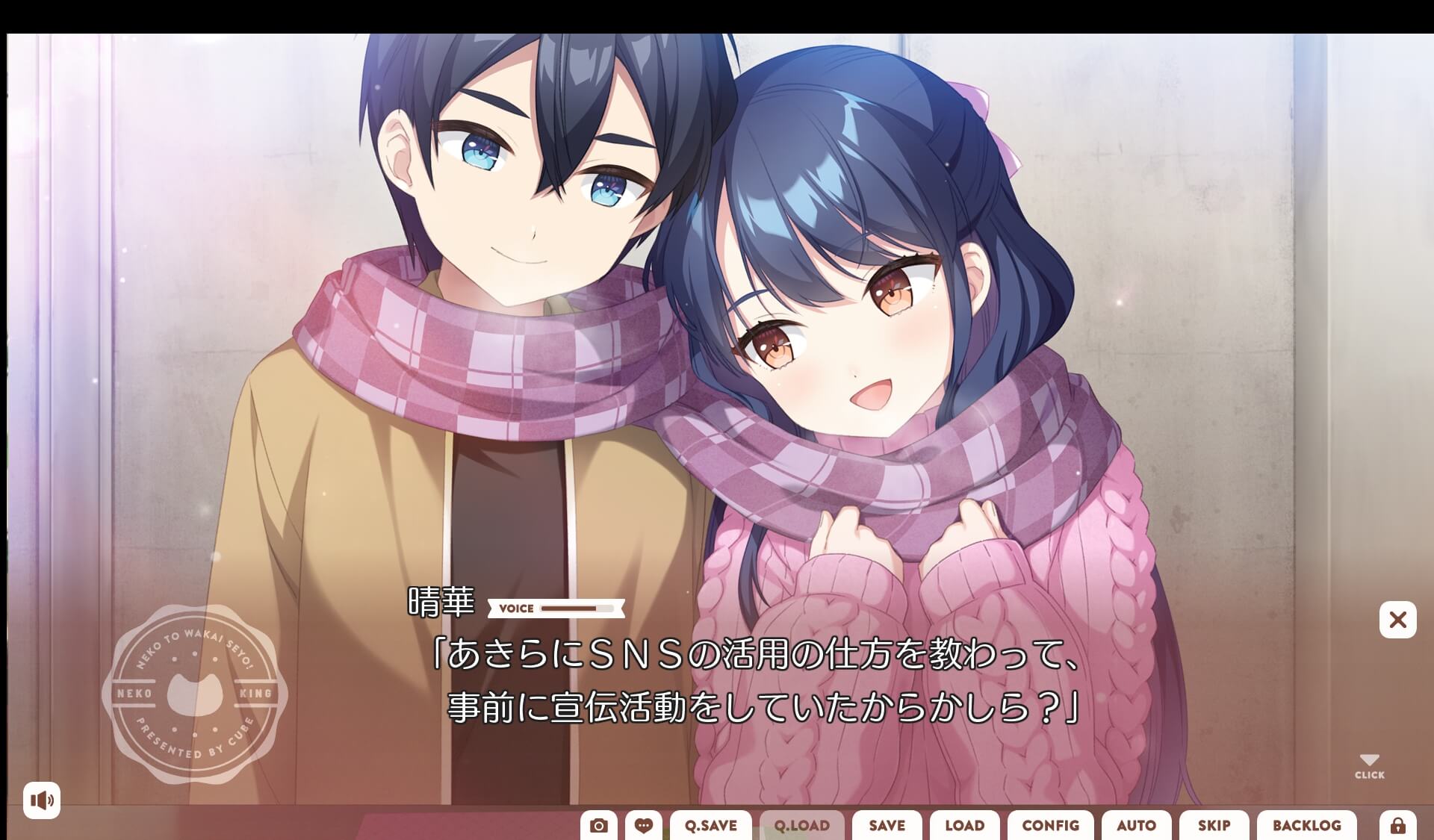Open the SAVE screen
Image resolution: width=1434 pixels, height=840 pixels.
(x=887, y=827)
